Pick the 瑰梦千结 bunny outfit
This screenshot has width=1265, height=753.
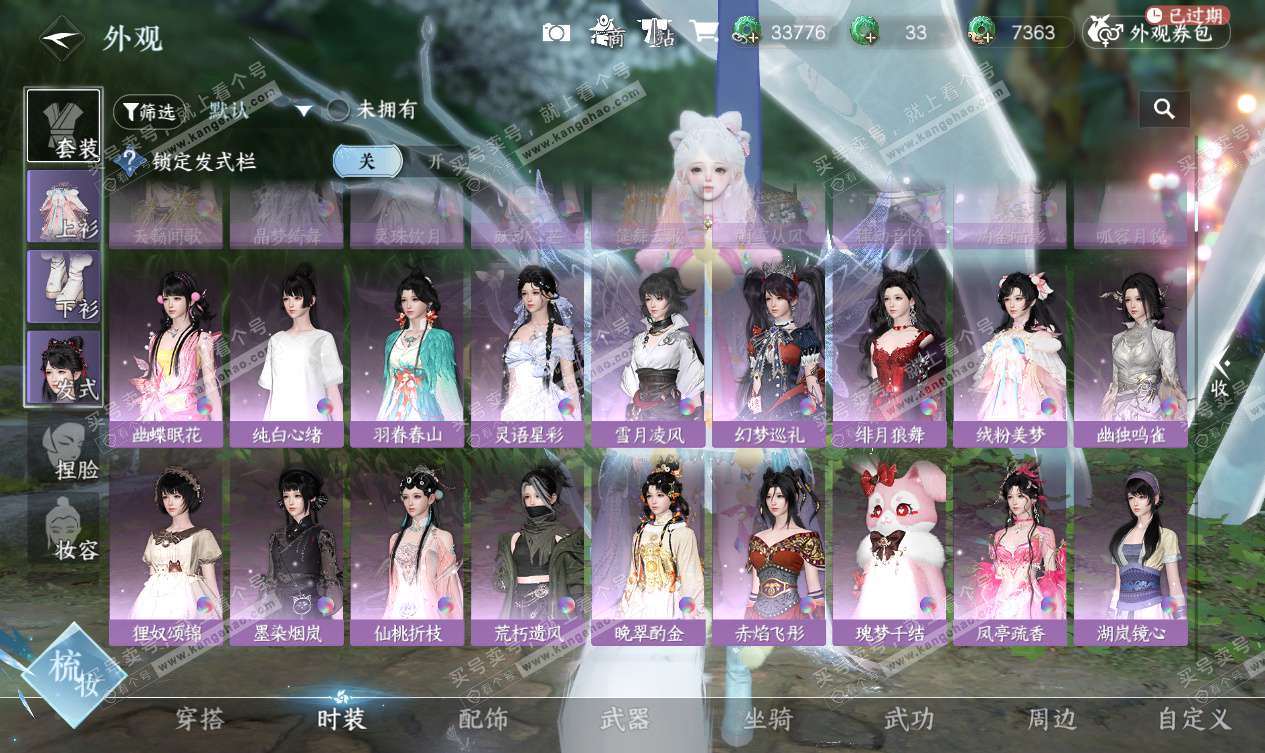point(889,553)
